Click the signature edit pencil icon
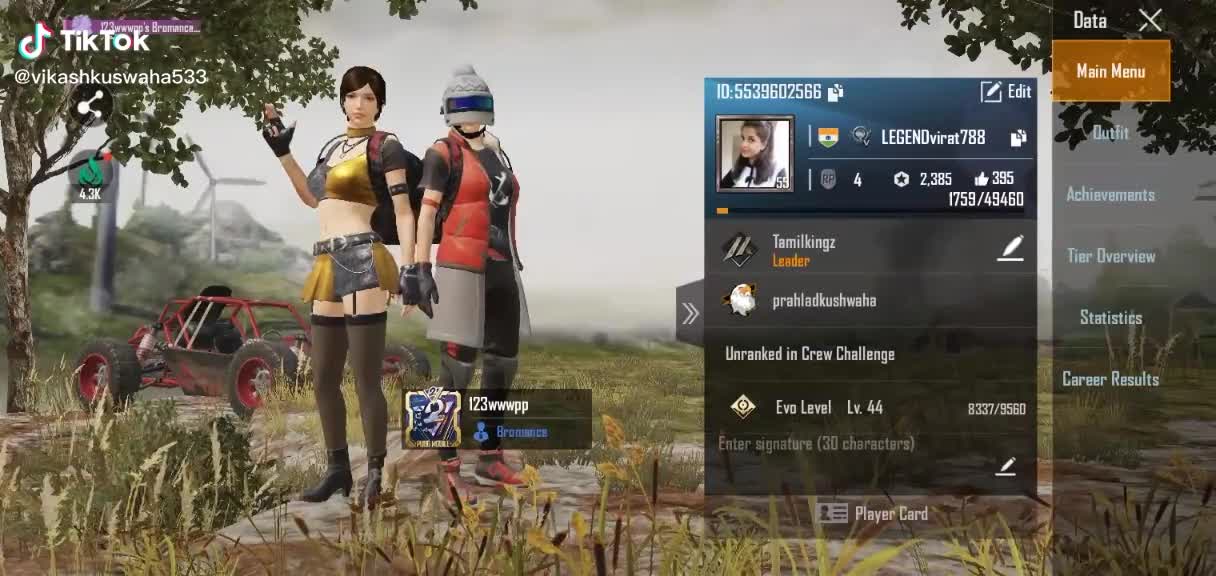Viewport: 1216px width, 576px height. click(x=1005, y=466)
